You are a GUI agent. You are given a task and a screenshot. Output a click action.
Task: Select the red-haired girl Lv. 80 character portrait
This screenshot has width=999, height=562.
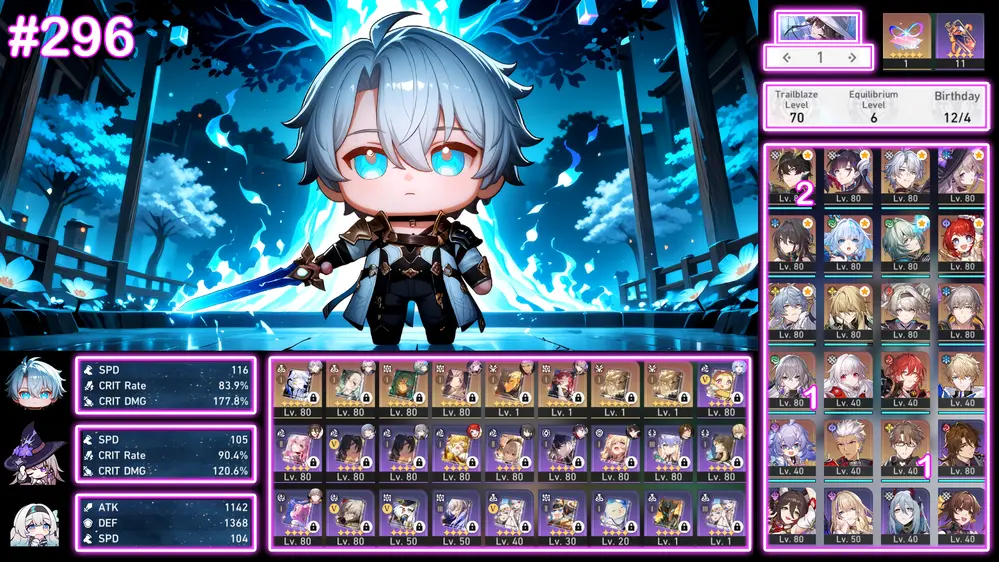pyautogui.click(x=961, y=241)
